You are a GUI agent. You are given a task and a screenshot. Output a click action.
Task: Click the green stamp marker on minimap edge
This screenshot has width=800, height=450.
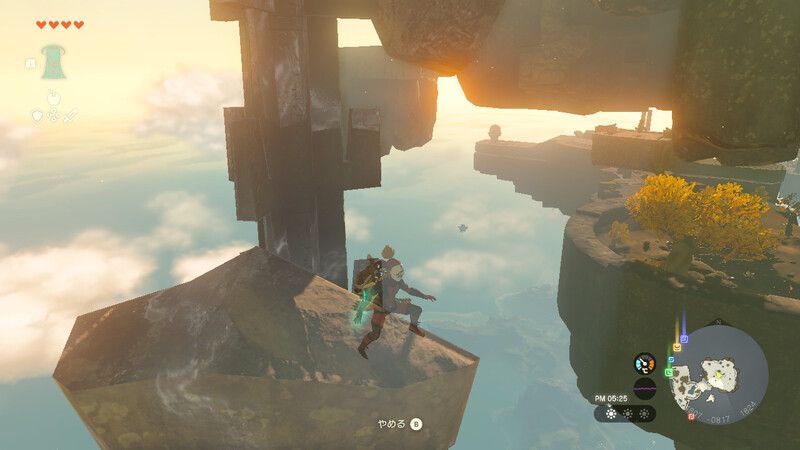668,372
